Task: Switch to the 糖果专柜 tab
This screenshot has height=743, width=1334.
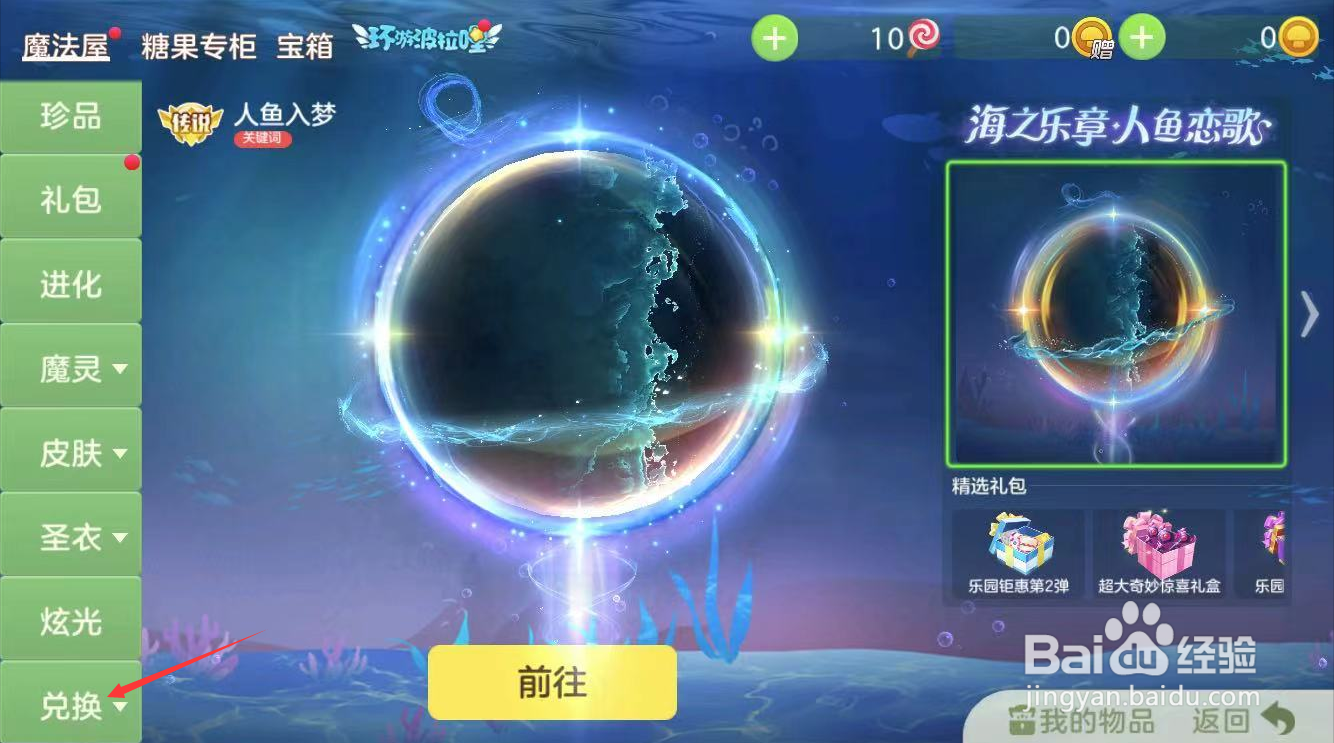Action: [197, 45]
